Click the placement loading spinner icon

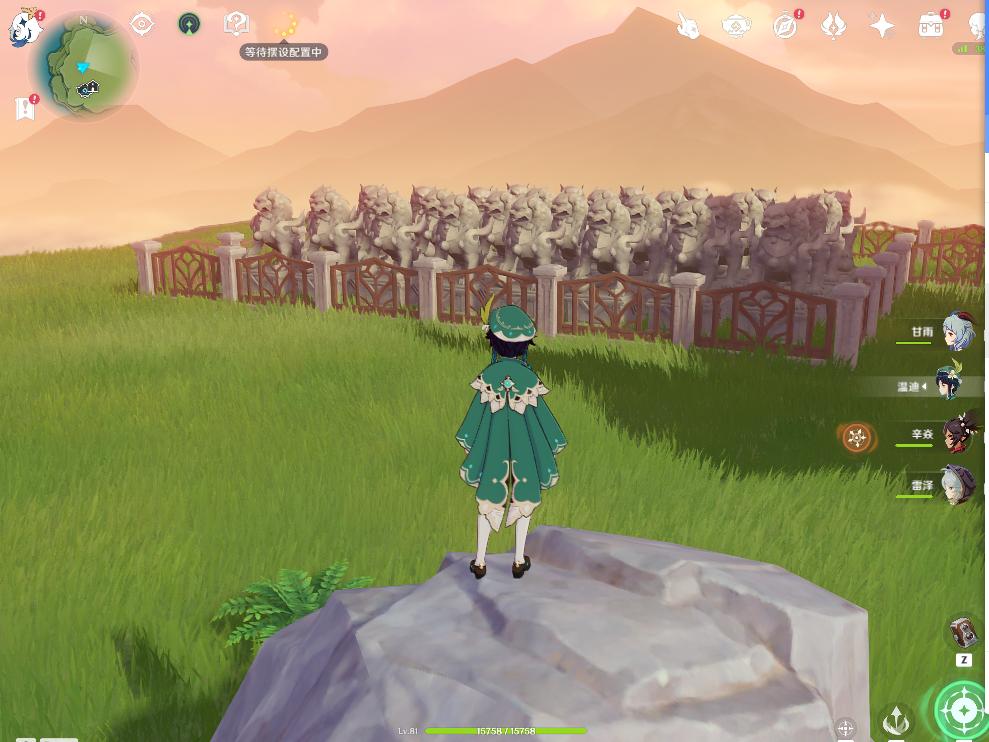286,24
